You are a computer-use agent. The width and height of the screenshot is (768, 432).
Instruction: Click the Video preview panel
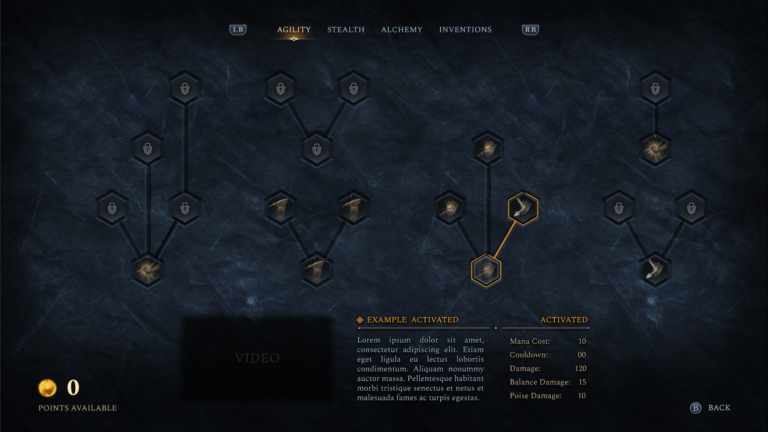257,358
